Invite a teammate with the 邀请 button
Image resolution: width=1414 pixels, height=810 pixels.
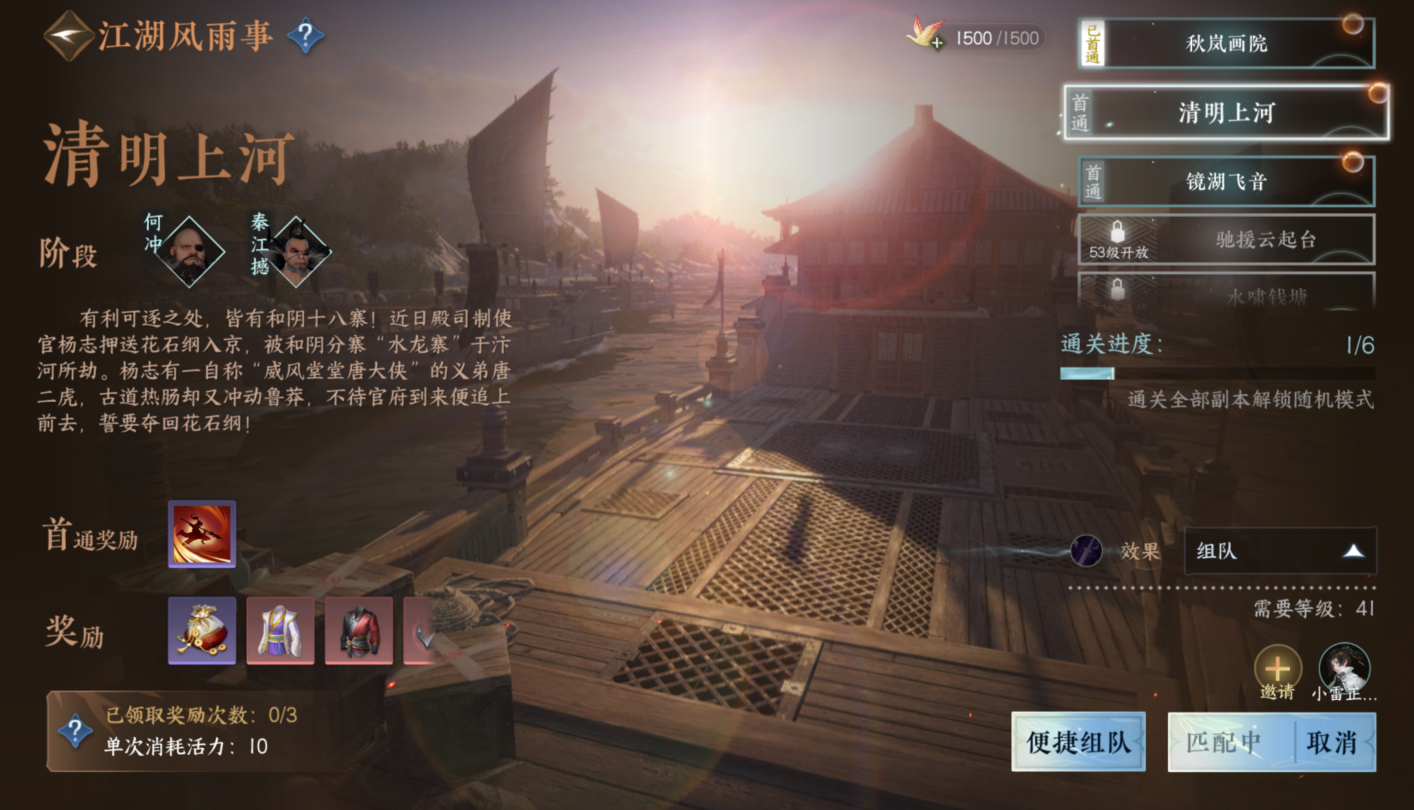(1277, 668)
